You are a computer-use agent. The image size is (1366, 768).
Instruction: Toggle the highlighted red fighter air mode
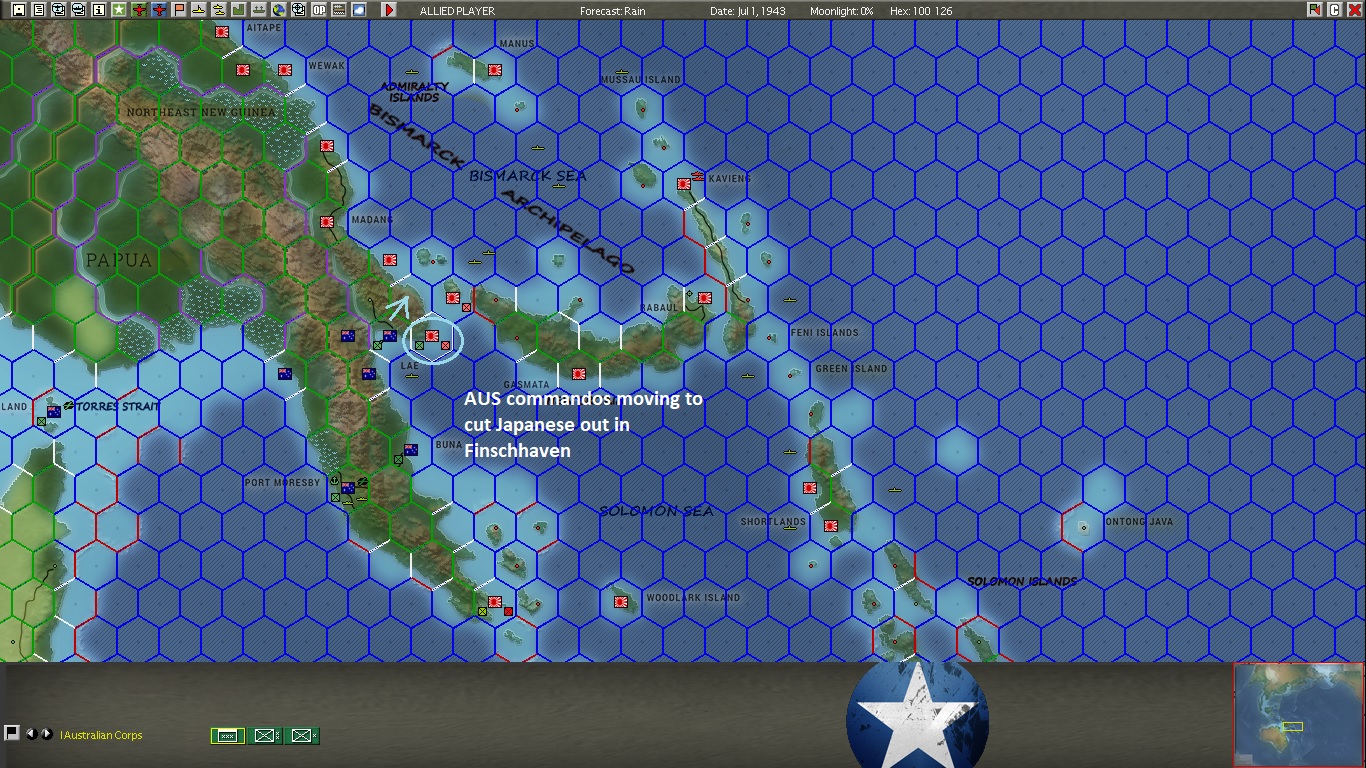pyautogui.click(x=157, y=10)
